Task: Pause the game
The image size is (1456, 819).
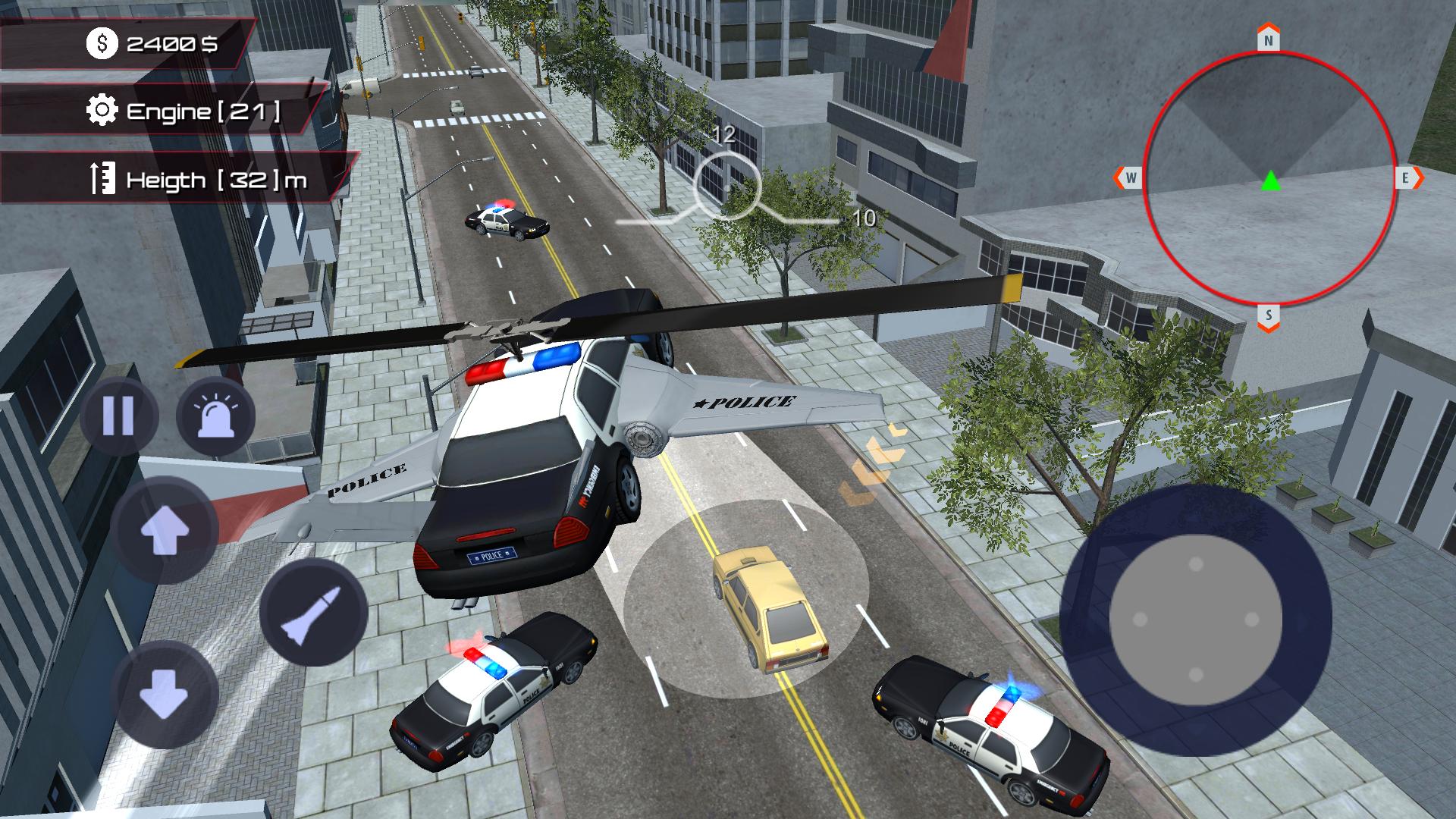Action: tap(118, 416)
